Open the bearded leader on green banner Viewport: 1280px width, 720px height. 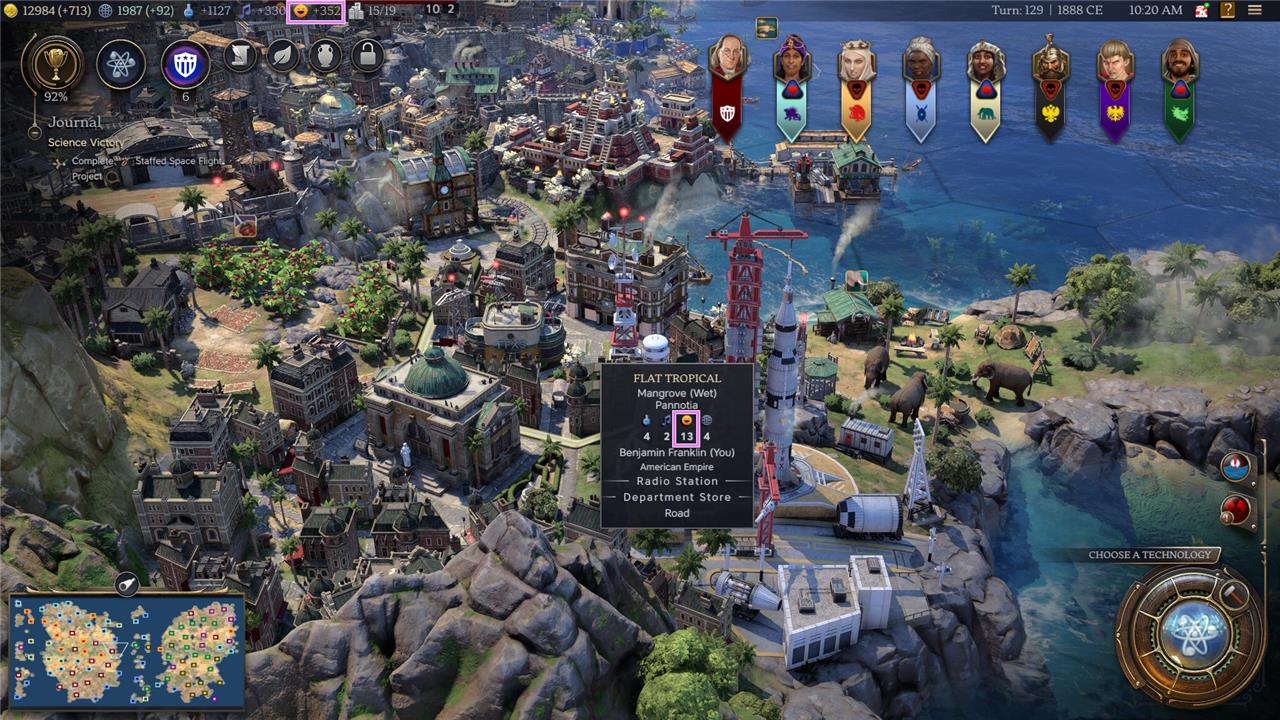pyautogui.click(x=1180, y=61)
